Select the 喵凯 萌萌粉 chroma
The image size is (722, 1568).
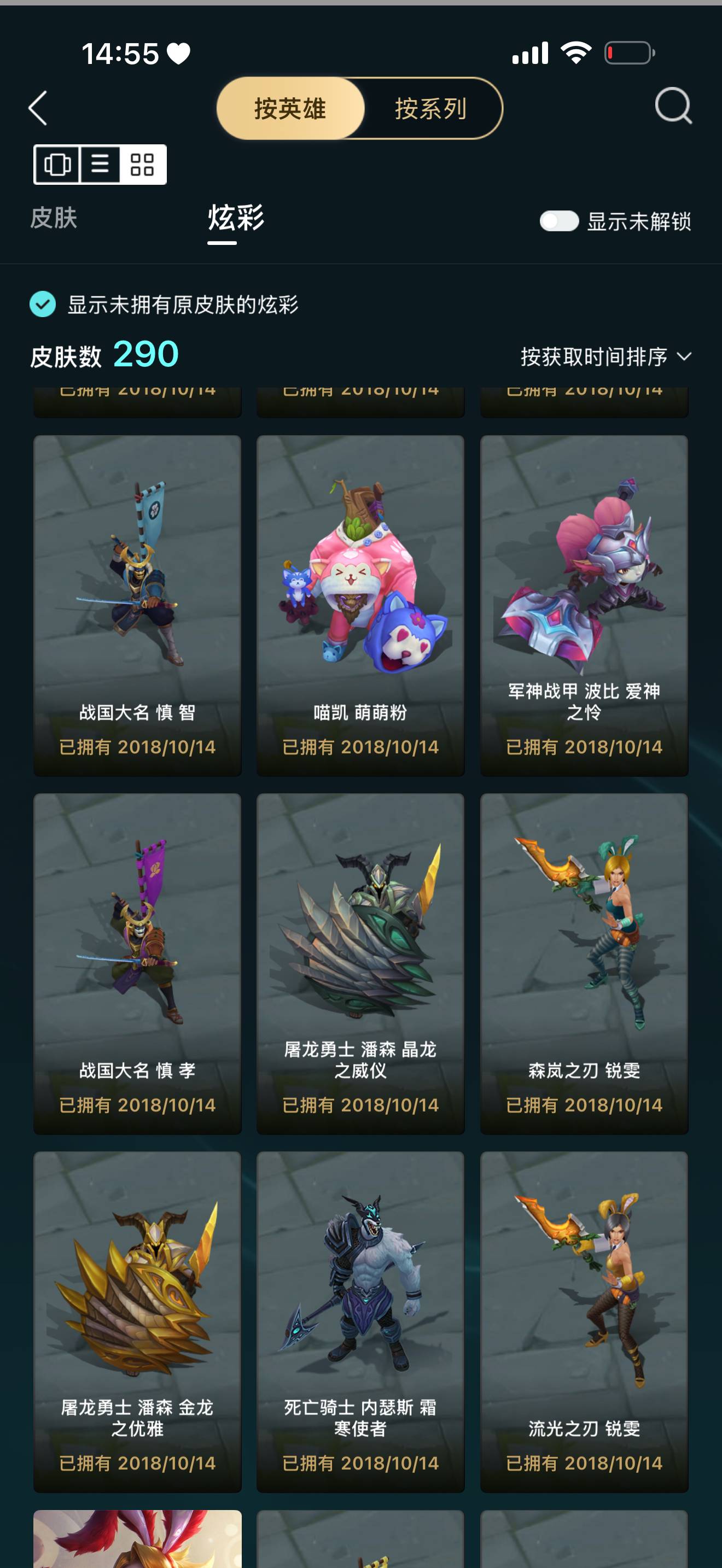tap(360, 590)
